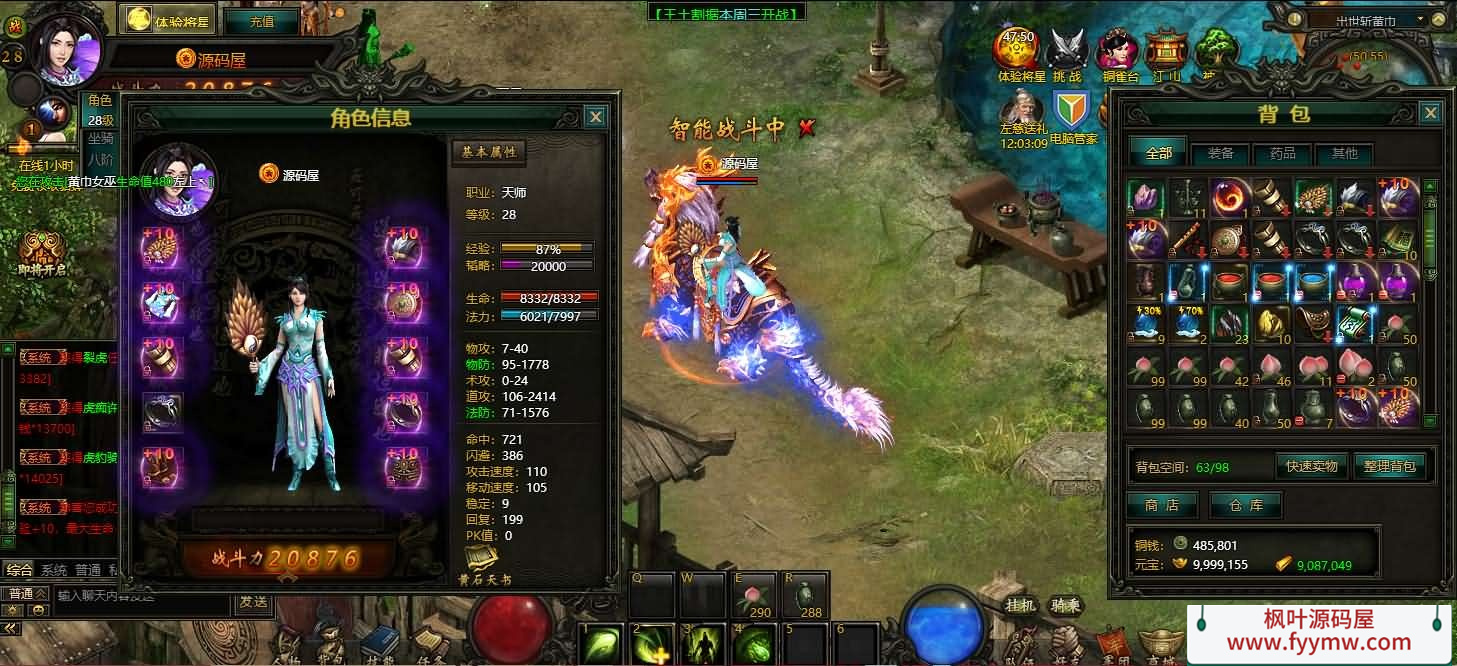Sort the bag with 整理背包
The height and width of the screenshot is (666, 1457).
[1388, 466]
